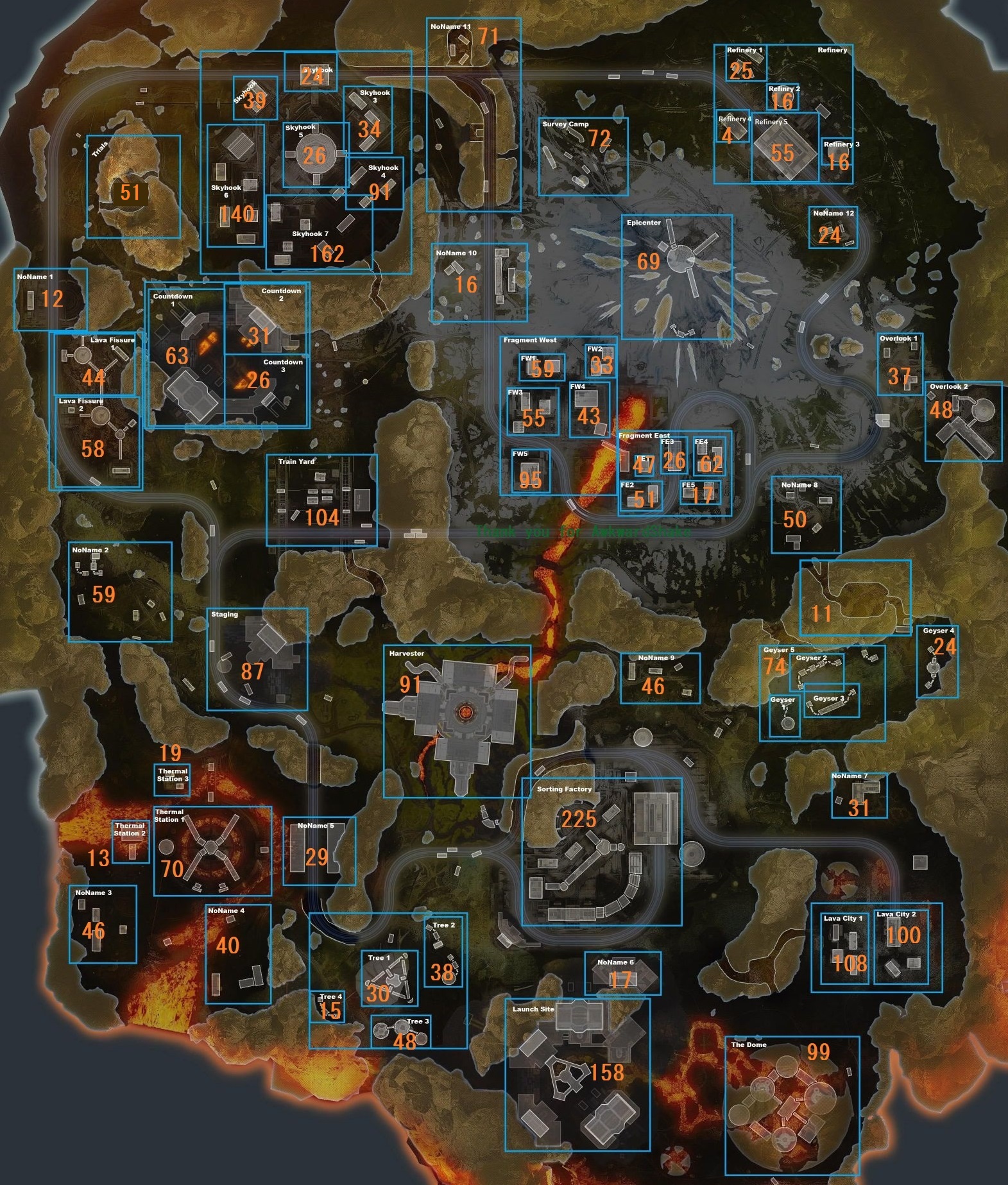Select the Thermal Station 1 zone
The width and height of the screenshot is (1008, 1185).
(212, 850)
